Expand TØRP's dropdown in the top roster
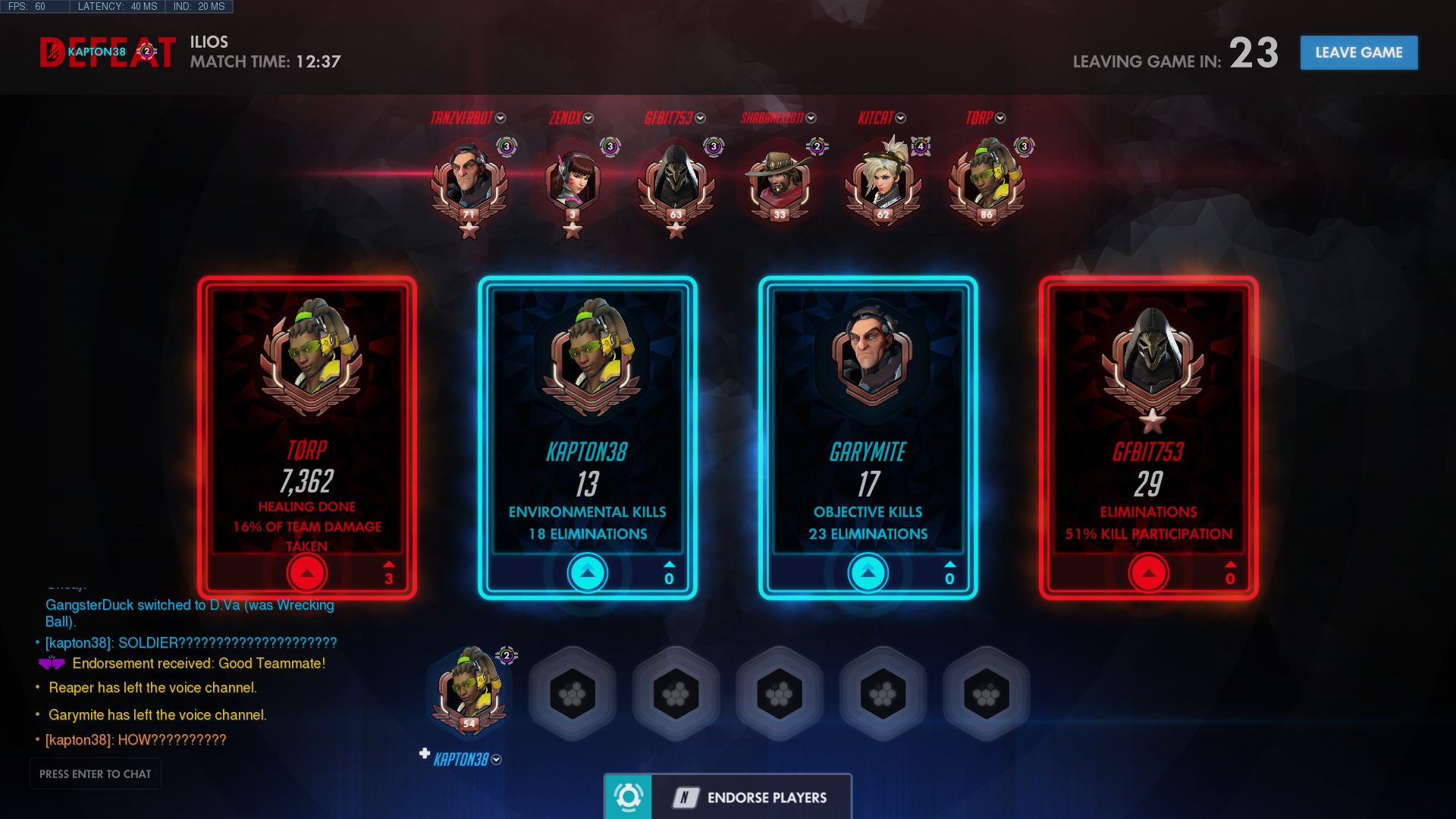 click(999, 118)
